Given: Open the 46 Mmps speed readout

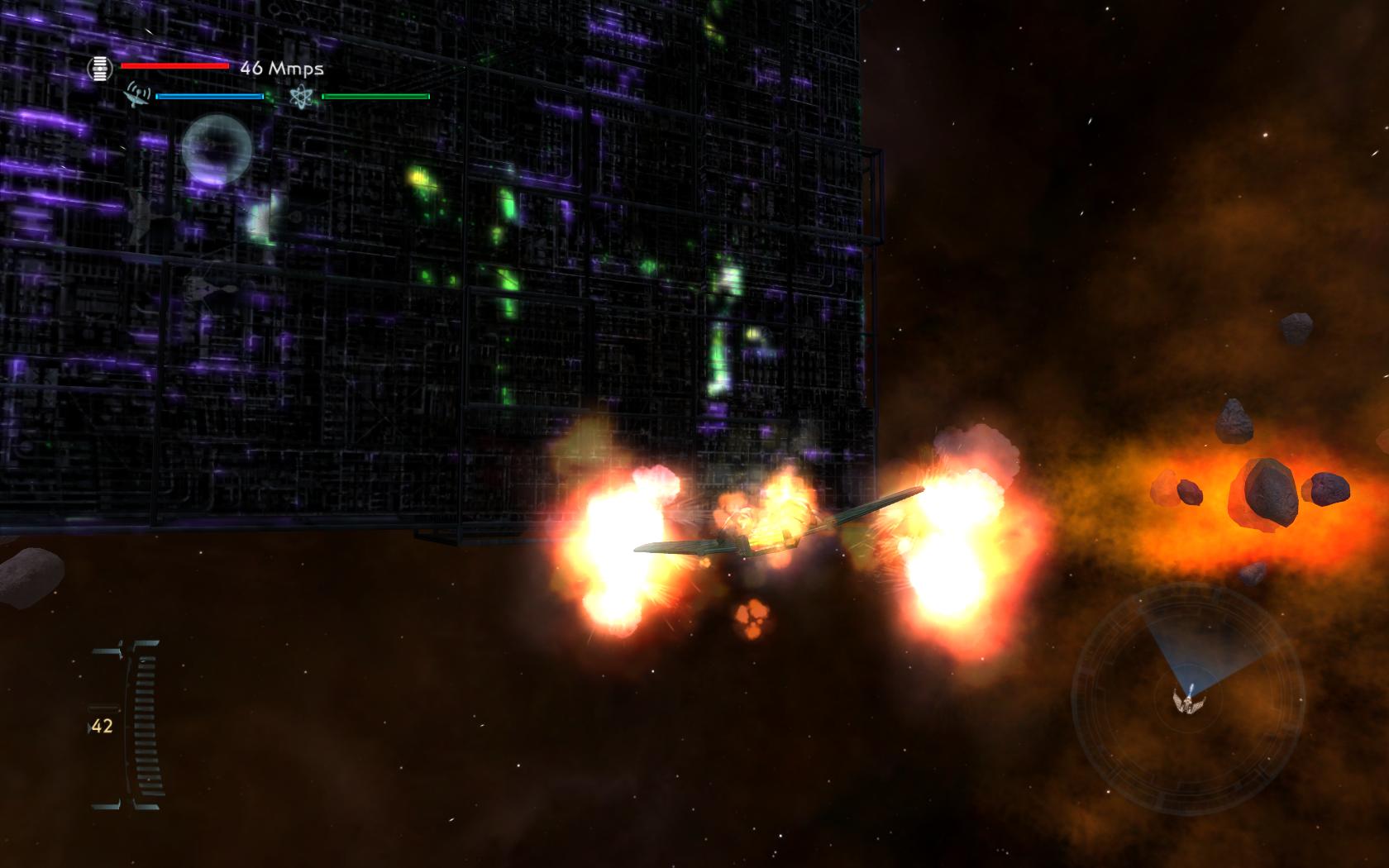Looking at the screenshot, I should (x=281, y=69).
